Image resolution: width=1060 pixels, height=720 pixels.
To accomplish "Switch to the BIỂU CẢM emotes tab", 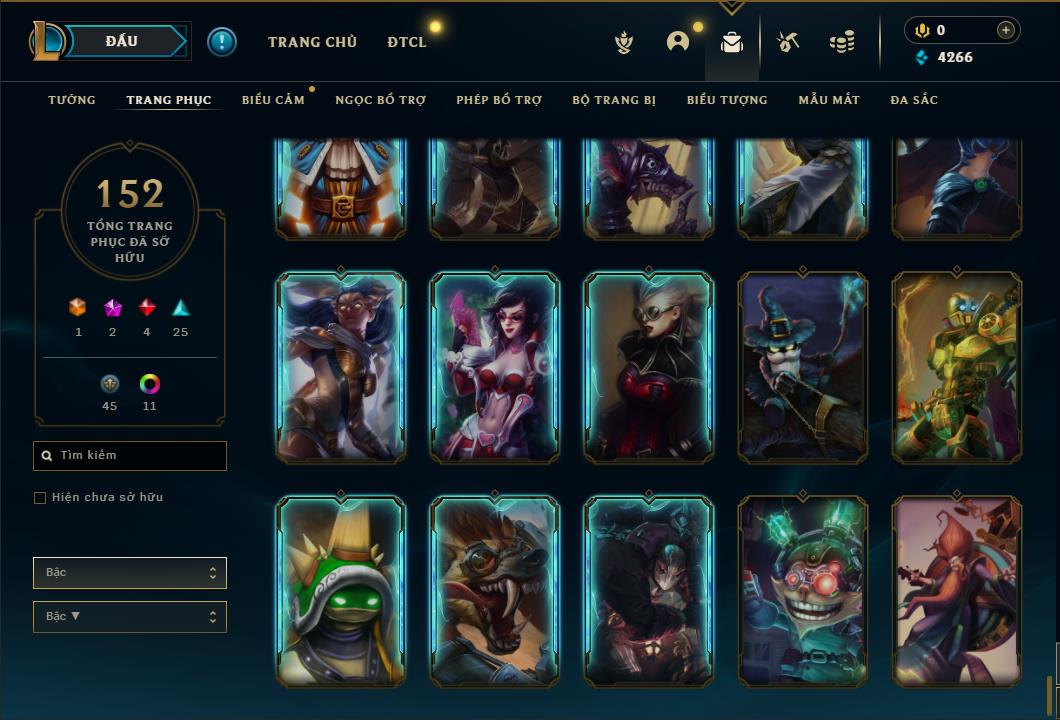I will (x=273, y=100).
